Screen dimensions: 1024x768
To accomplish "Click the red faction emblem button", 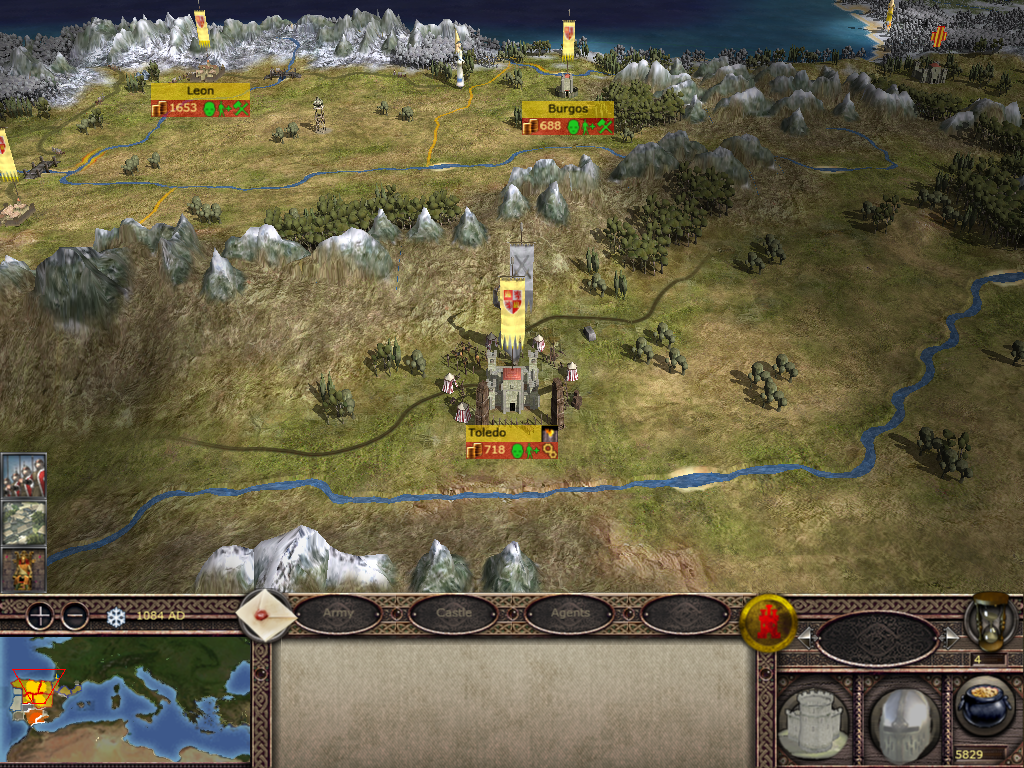I will 767,623.
